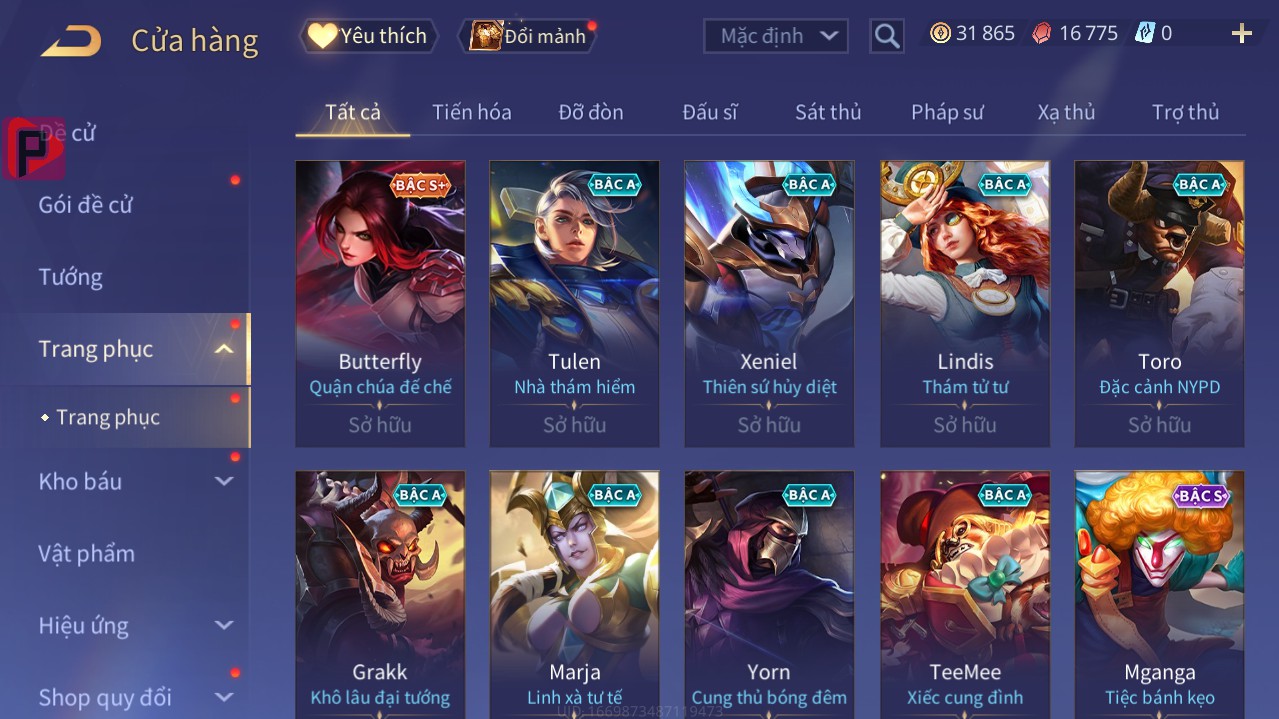Open the Đổi mảnh fragment exchange
The image size is (1279, 719).
click(529, 37)
